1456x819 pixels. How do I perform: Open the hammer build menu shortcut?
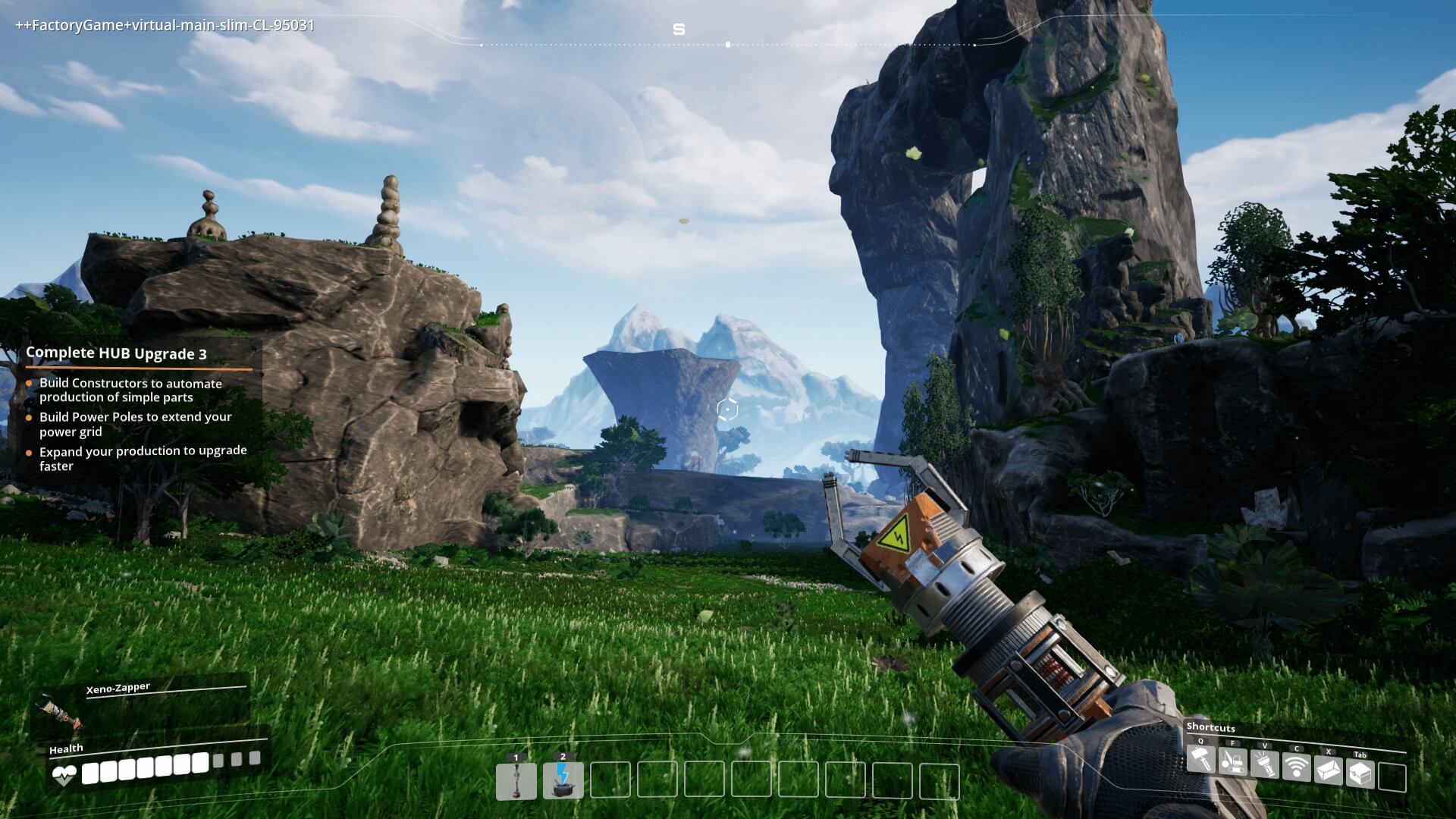[1200, 759]
